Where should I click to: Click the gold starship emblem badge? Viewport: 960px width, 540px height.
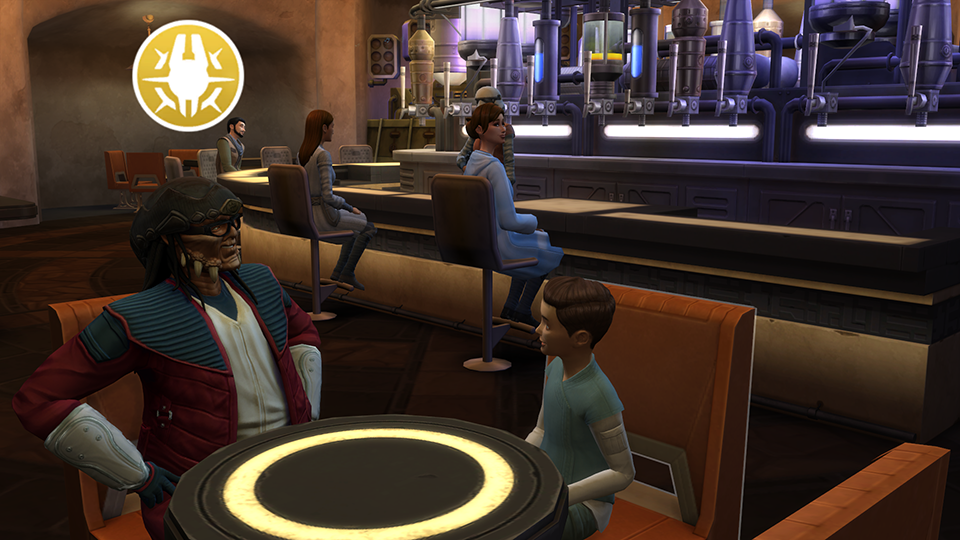coord(188,76)
